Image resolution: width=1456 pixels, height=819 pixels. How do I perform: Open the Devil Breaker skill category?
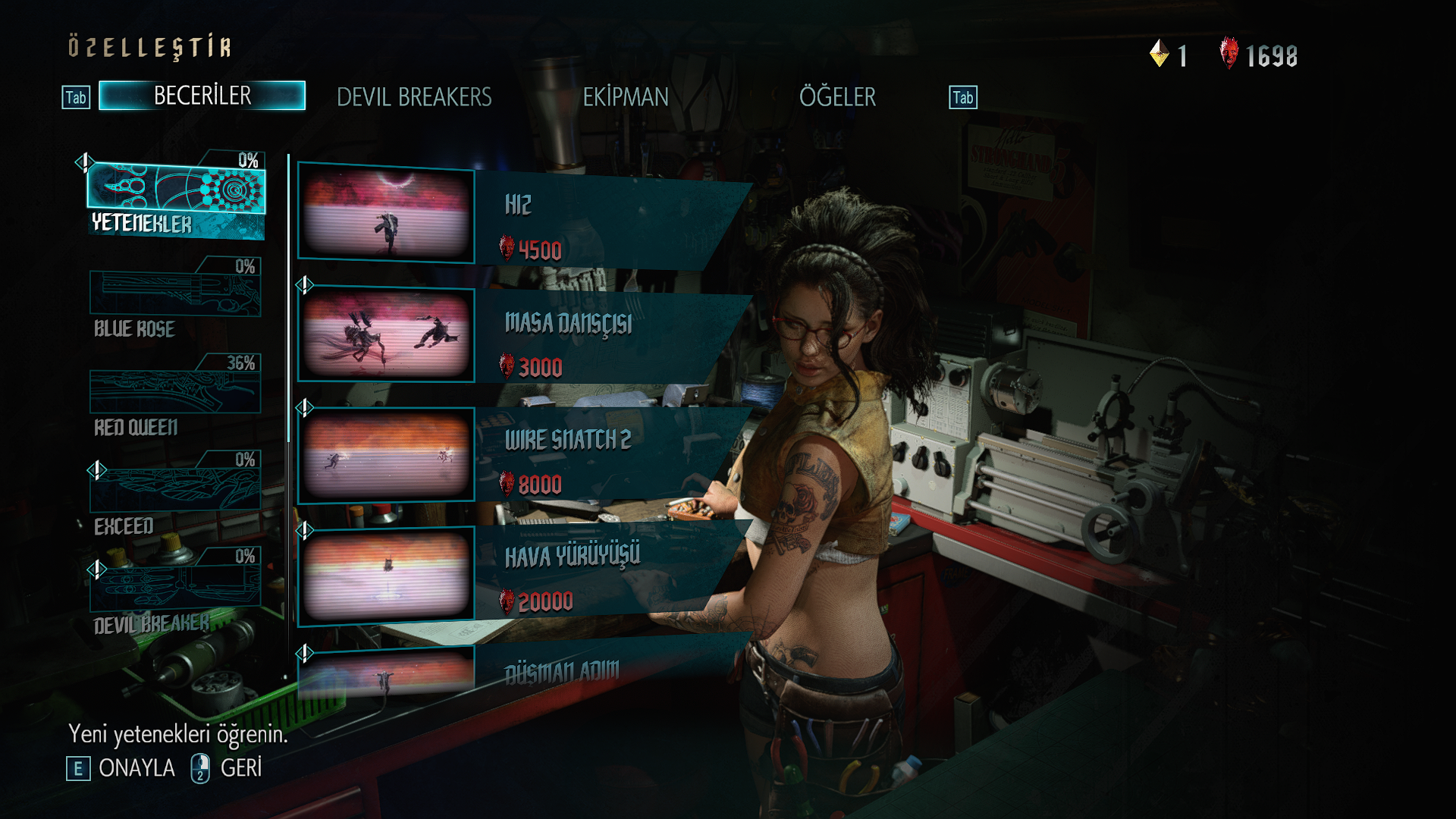click(175, 590)
